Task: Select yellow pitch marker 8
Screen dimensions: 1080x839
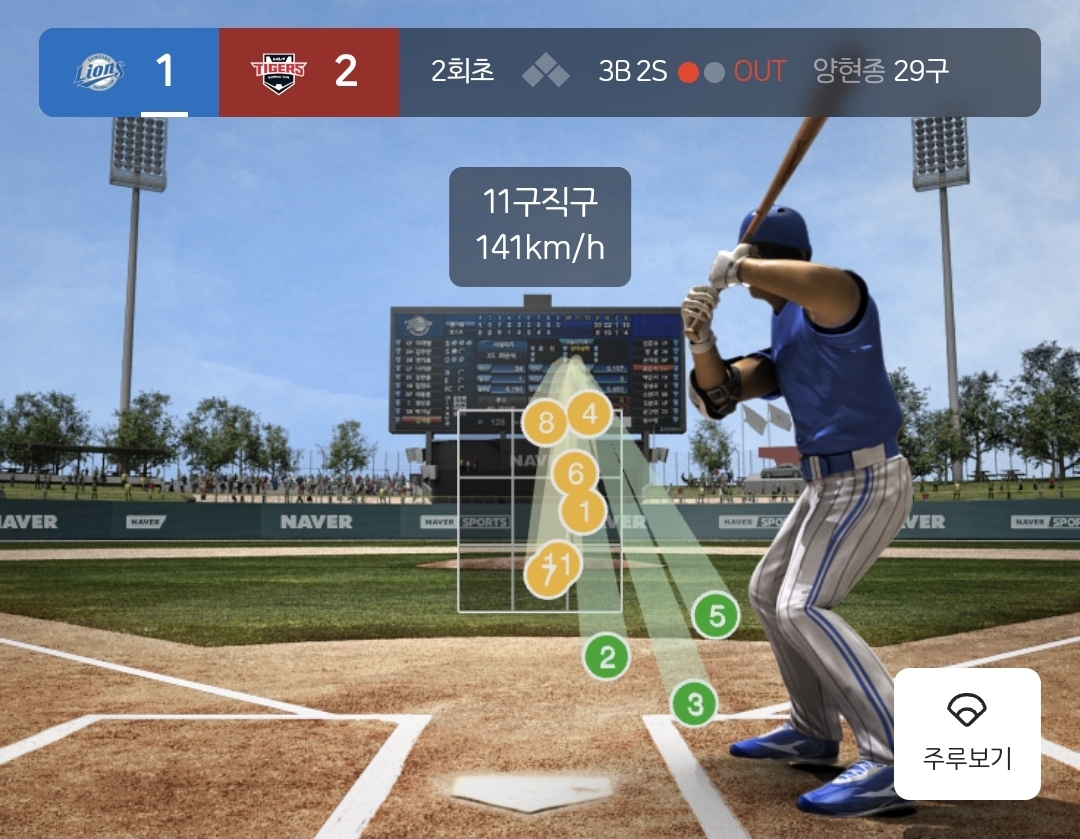Action: [545, 423]
